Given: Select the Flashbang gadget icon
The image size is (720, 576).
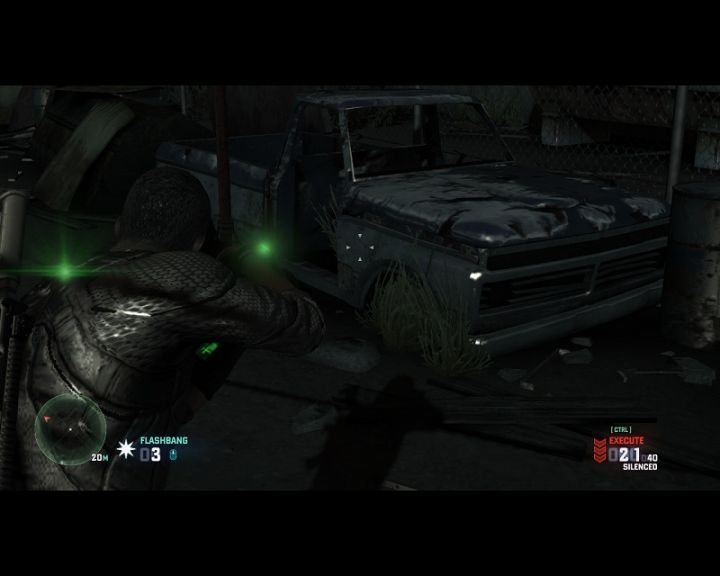Looking at the screenshot, I should [126, 450].
